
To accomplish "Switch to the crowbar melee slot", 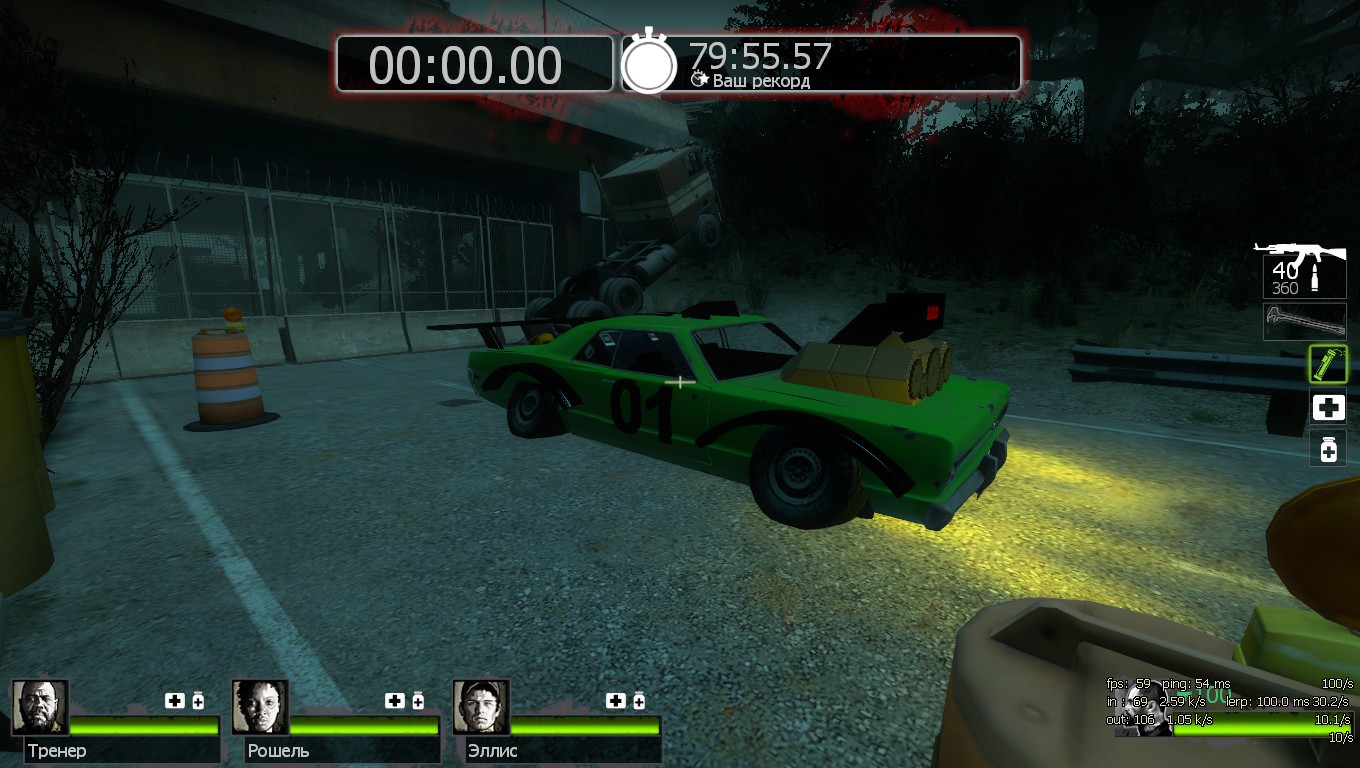I will (x=1304, y=322).
